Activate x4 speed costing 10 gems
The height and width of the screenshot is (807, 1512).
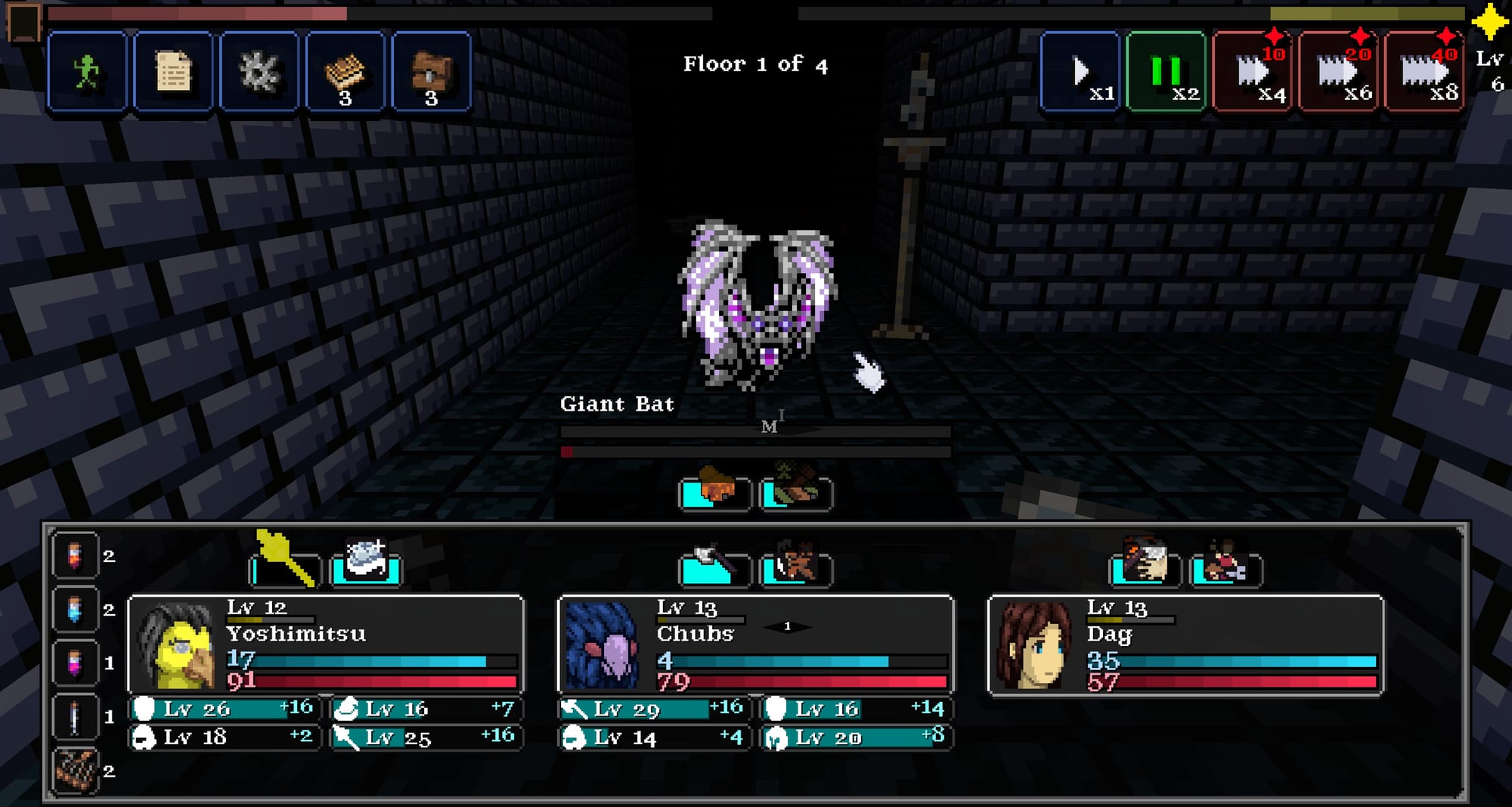click(x=1251, y=72)
